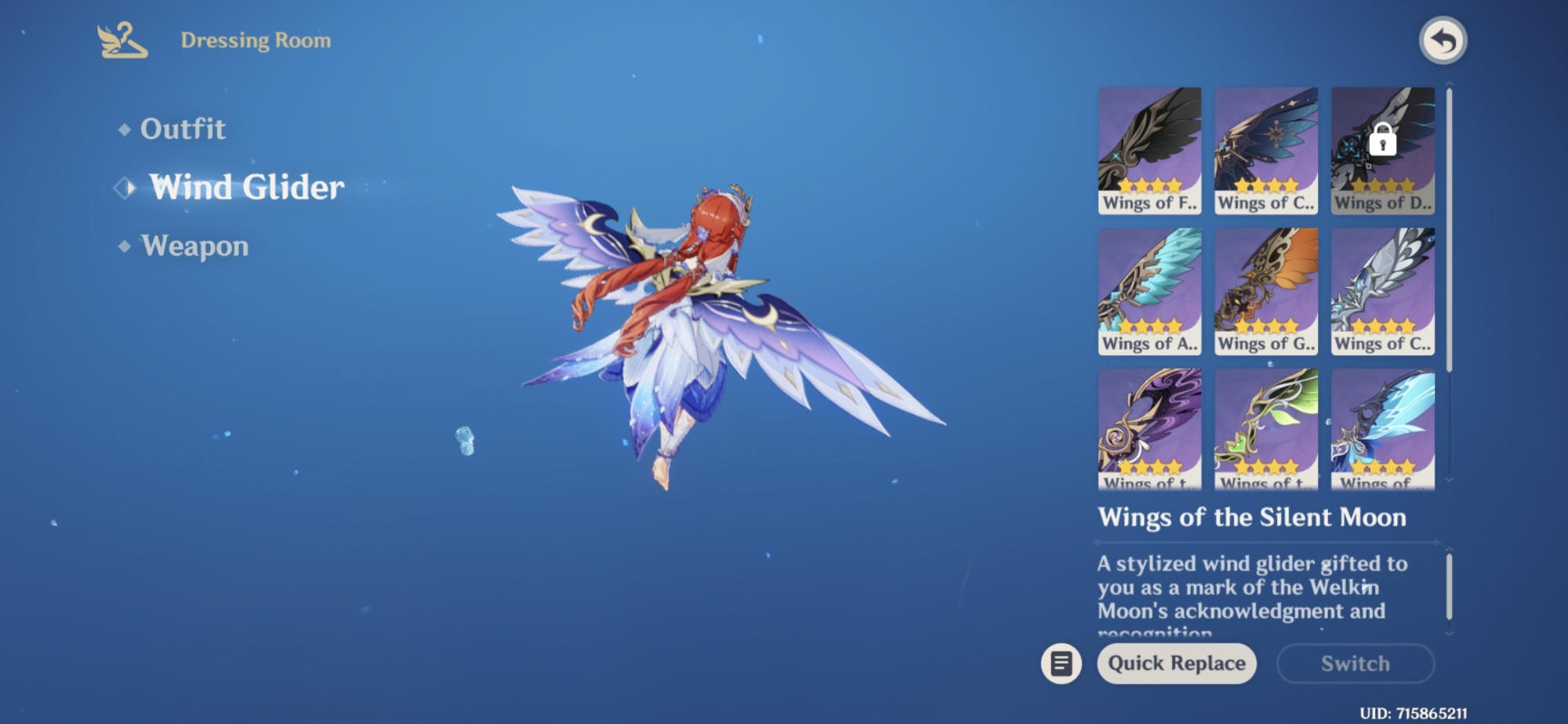This screenshot has width=1568, height=724.
Task: Pick the teal Wings of A.. glider
Action: pyautogui.click(x=1149, y=291)
